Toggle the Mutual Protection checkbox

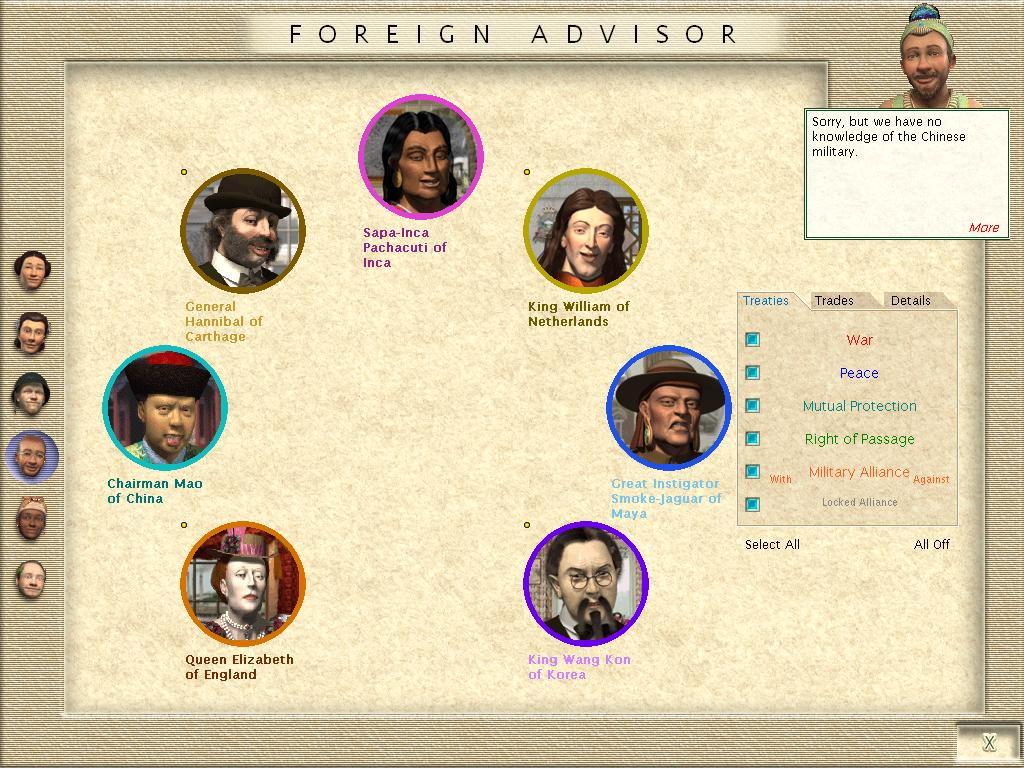point(752,406)
